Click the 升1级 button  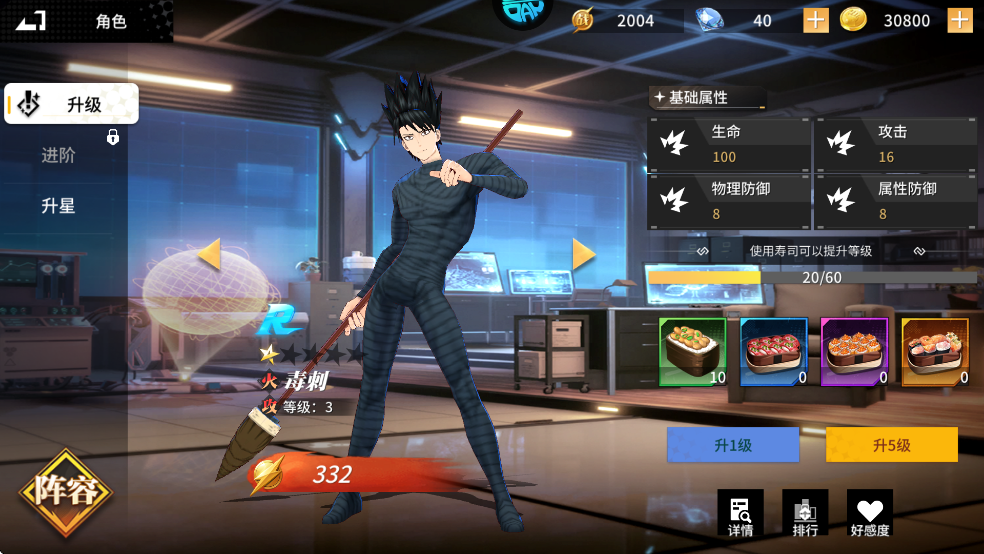tap(733, 445)
